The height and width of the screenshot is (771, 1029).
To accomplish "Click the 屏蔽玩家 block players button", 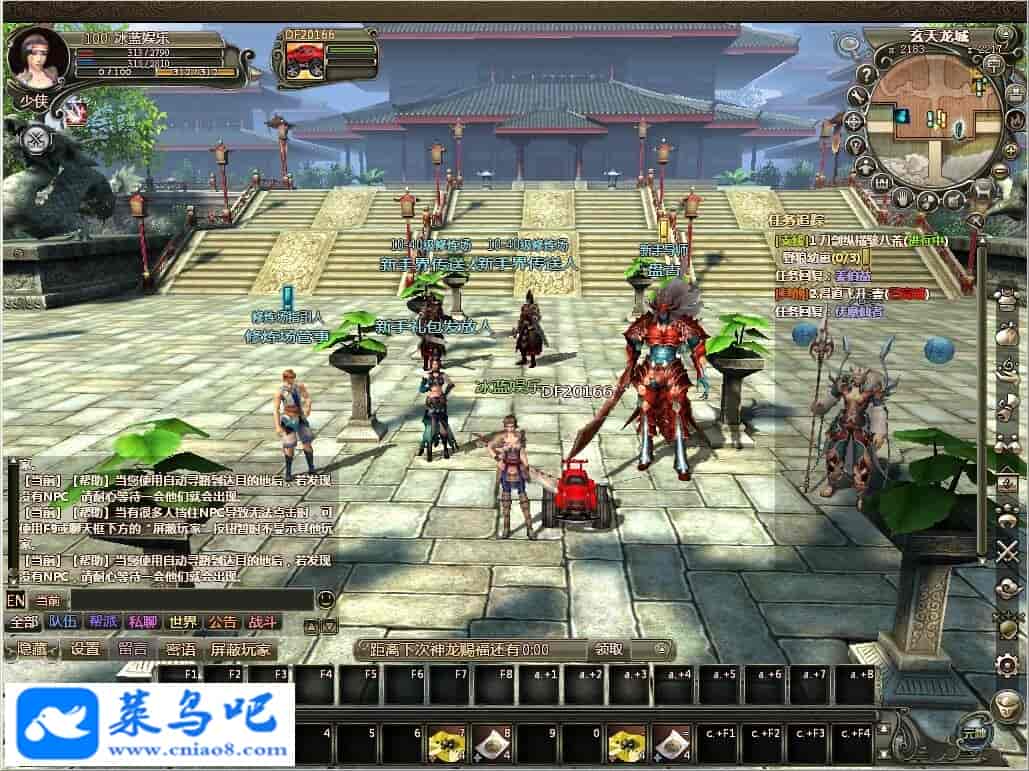I will 239,649.
